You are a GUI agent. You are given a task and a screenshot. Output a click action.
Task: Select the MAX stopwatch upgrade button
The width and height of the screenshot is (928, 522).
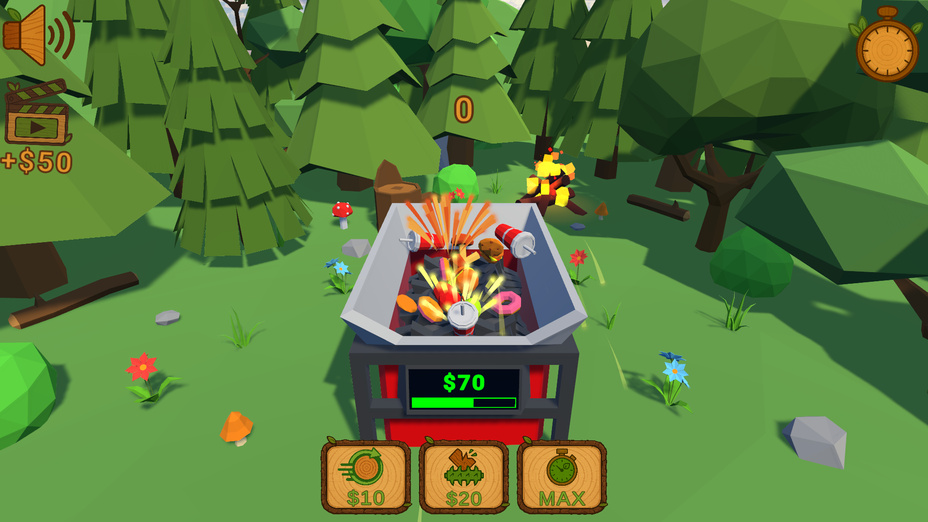tap(562, 477)
